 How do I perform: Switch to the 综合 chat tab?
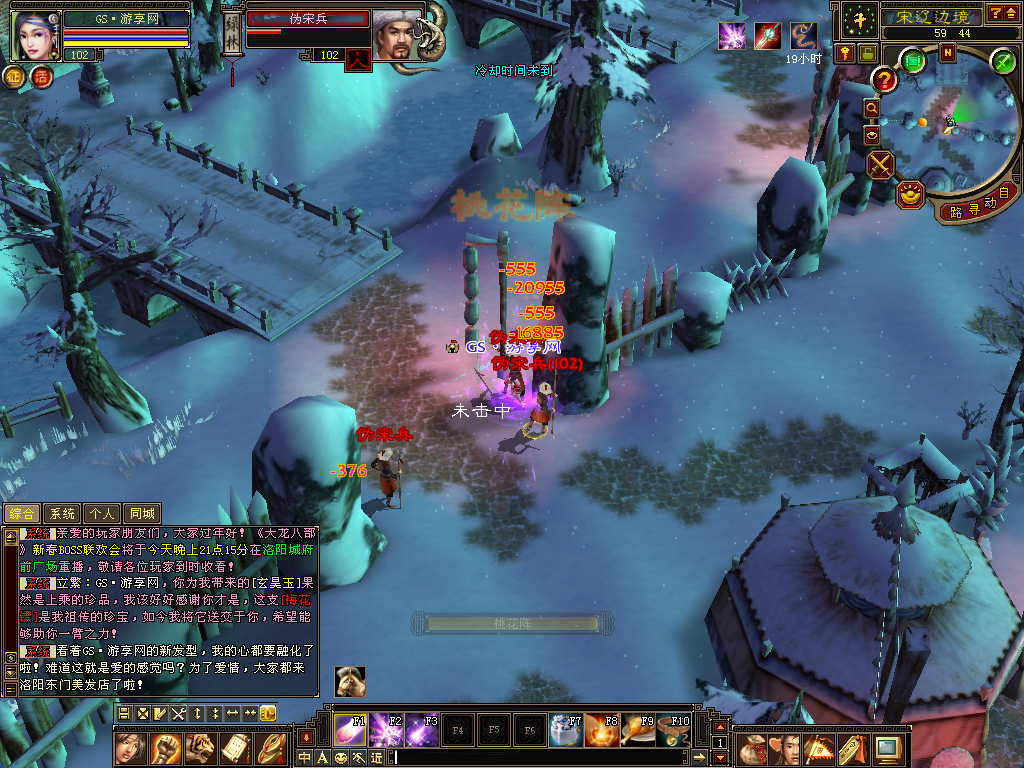[22, 514]
